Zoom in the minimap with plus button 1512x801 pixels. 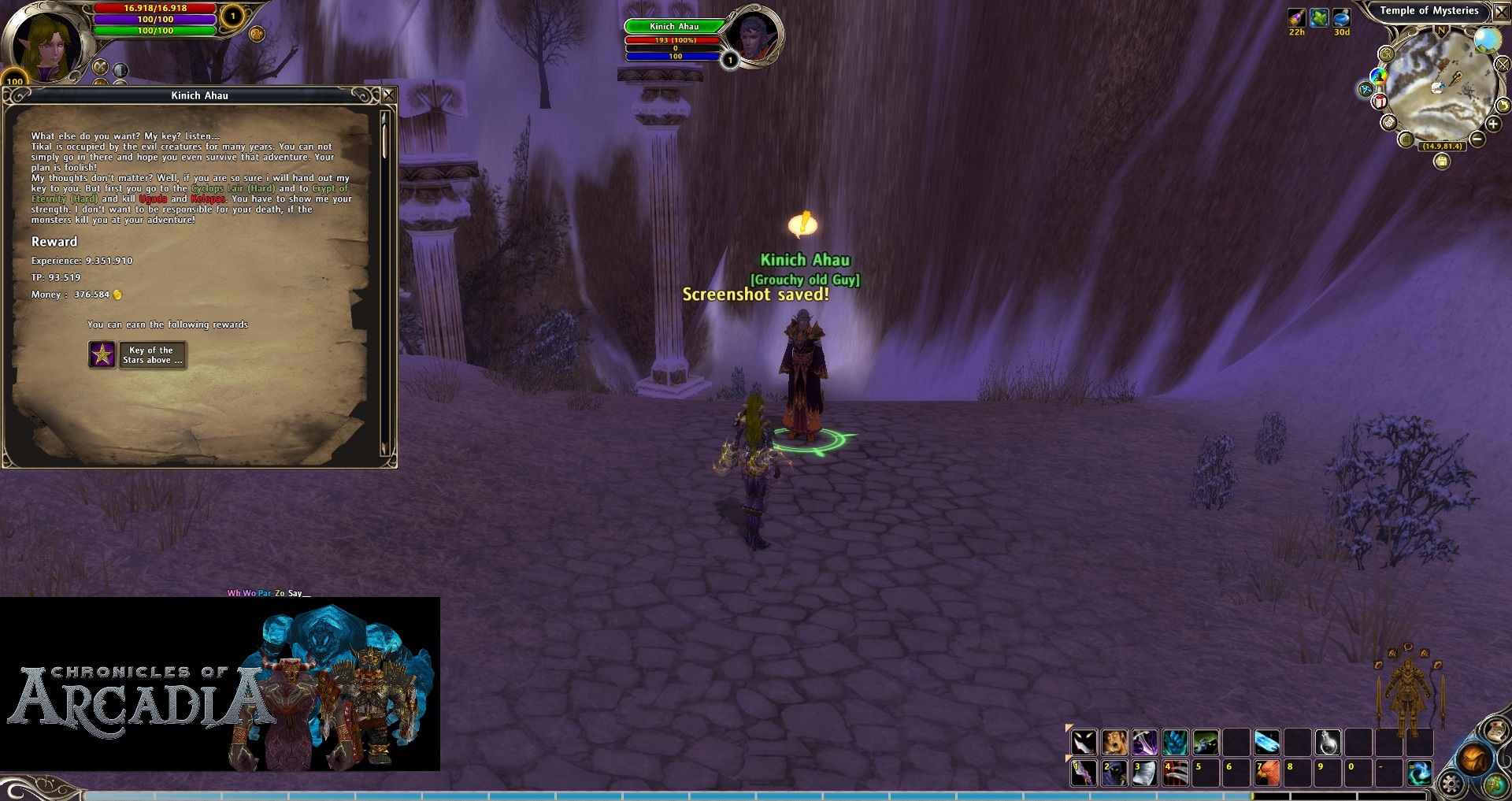(1493, 124)
